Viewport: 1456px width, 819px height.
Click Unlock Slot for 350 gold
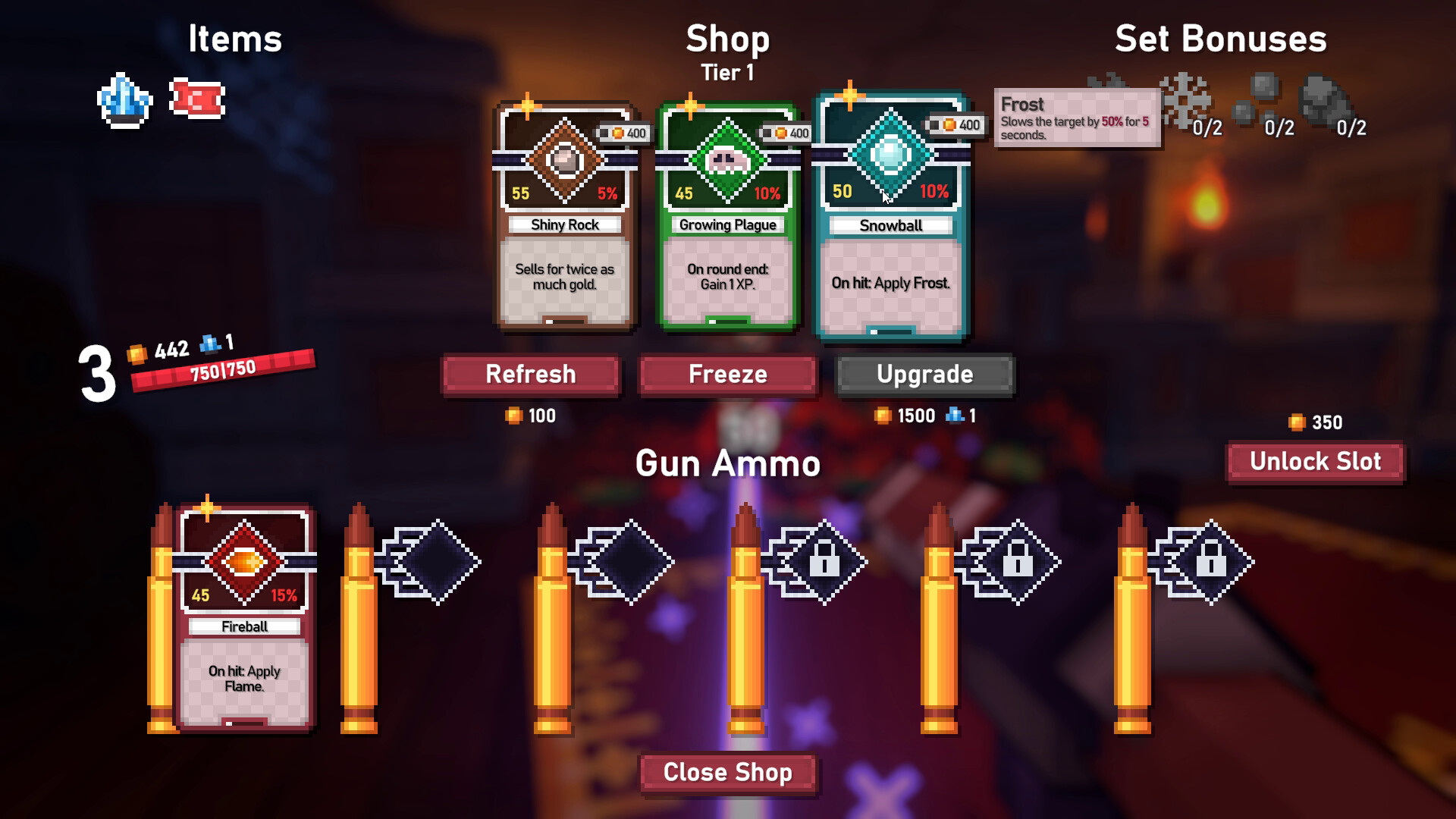click(x=1314, y=461)
